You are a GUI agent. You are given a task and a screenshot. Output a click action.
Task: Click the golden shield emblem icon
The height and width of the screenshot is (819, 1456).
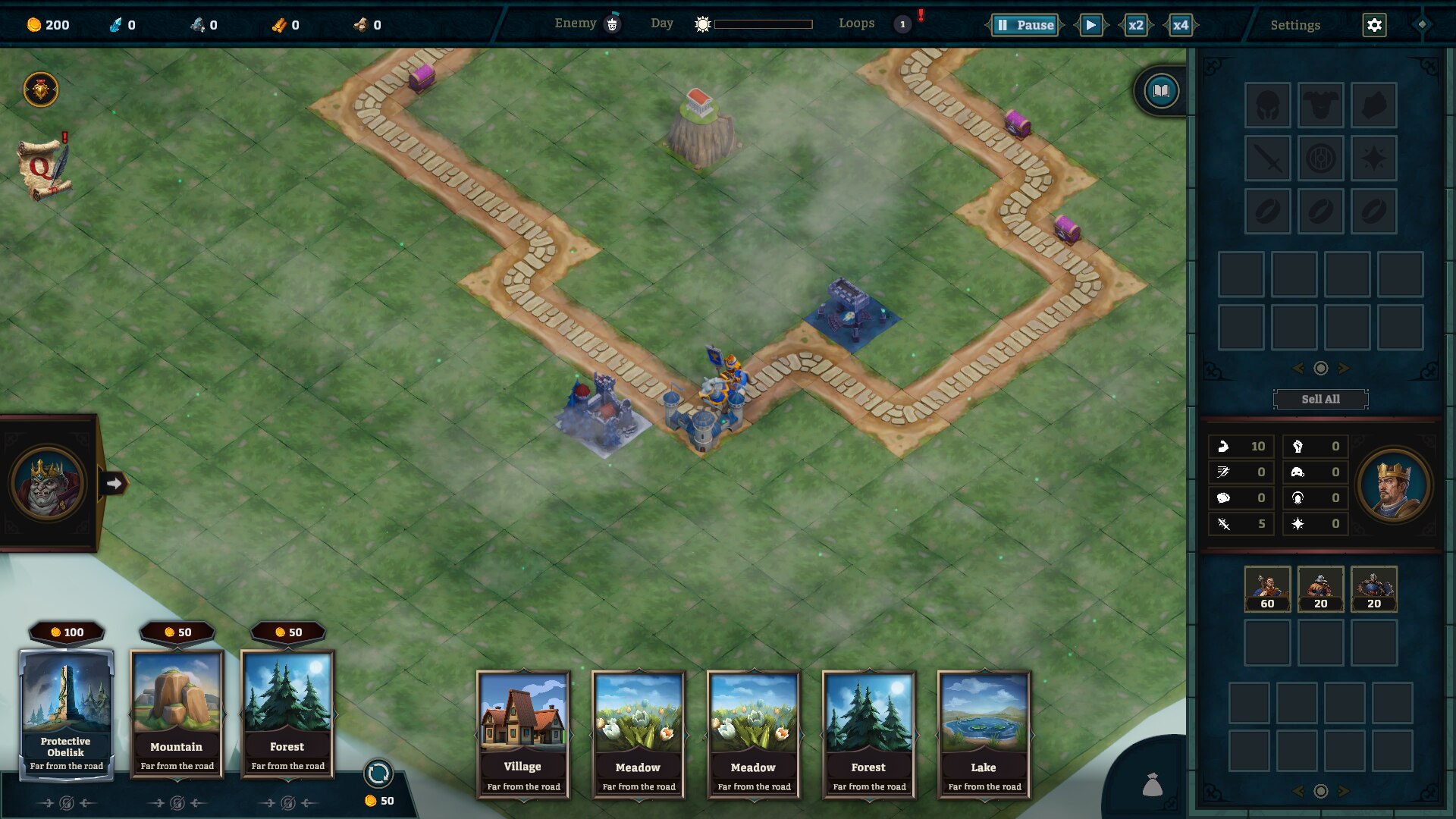pos(41,90)
